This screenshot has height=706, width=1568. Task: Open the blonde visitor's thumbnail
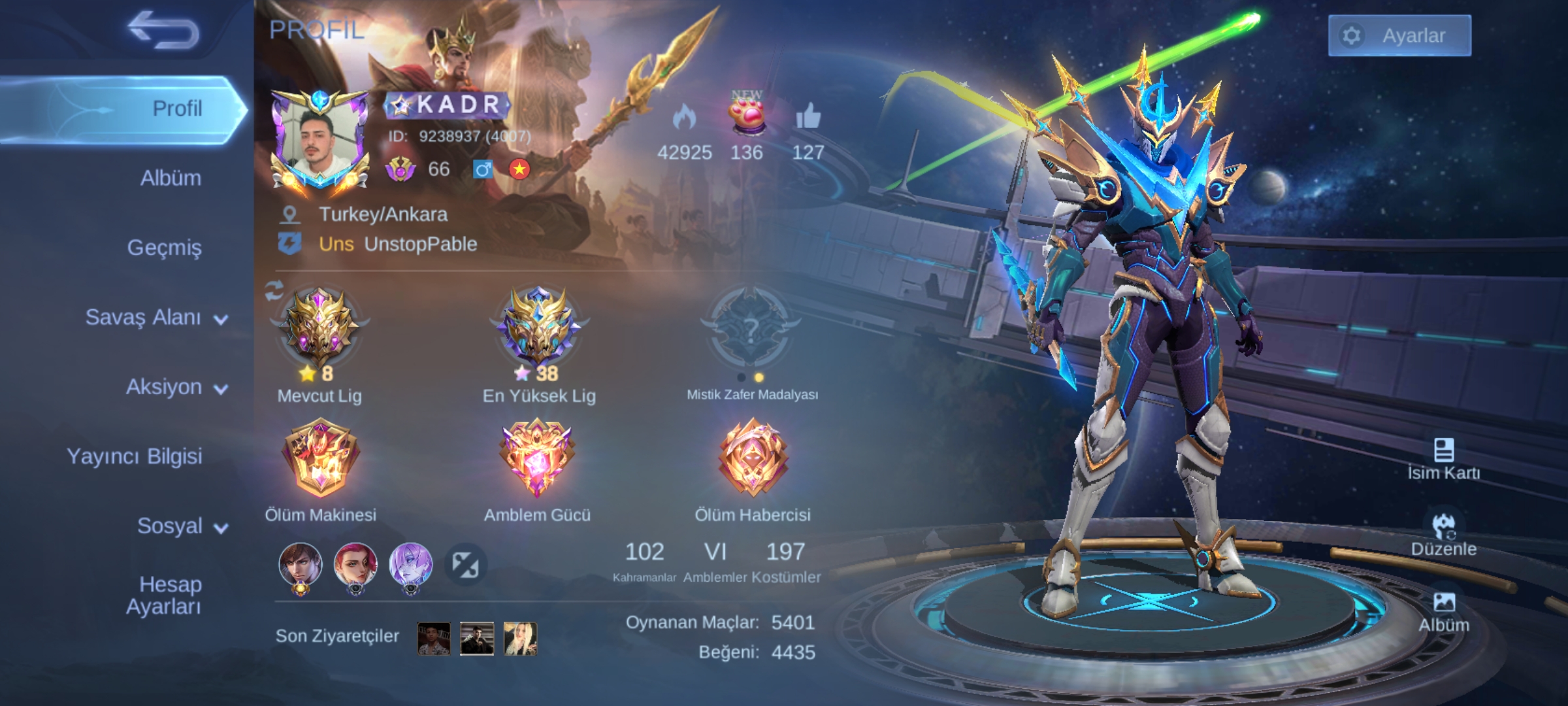tap(520, 639)
